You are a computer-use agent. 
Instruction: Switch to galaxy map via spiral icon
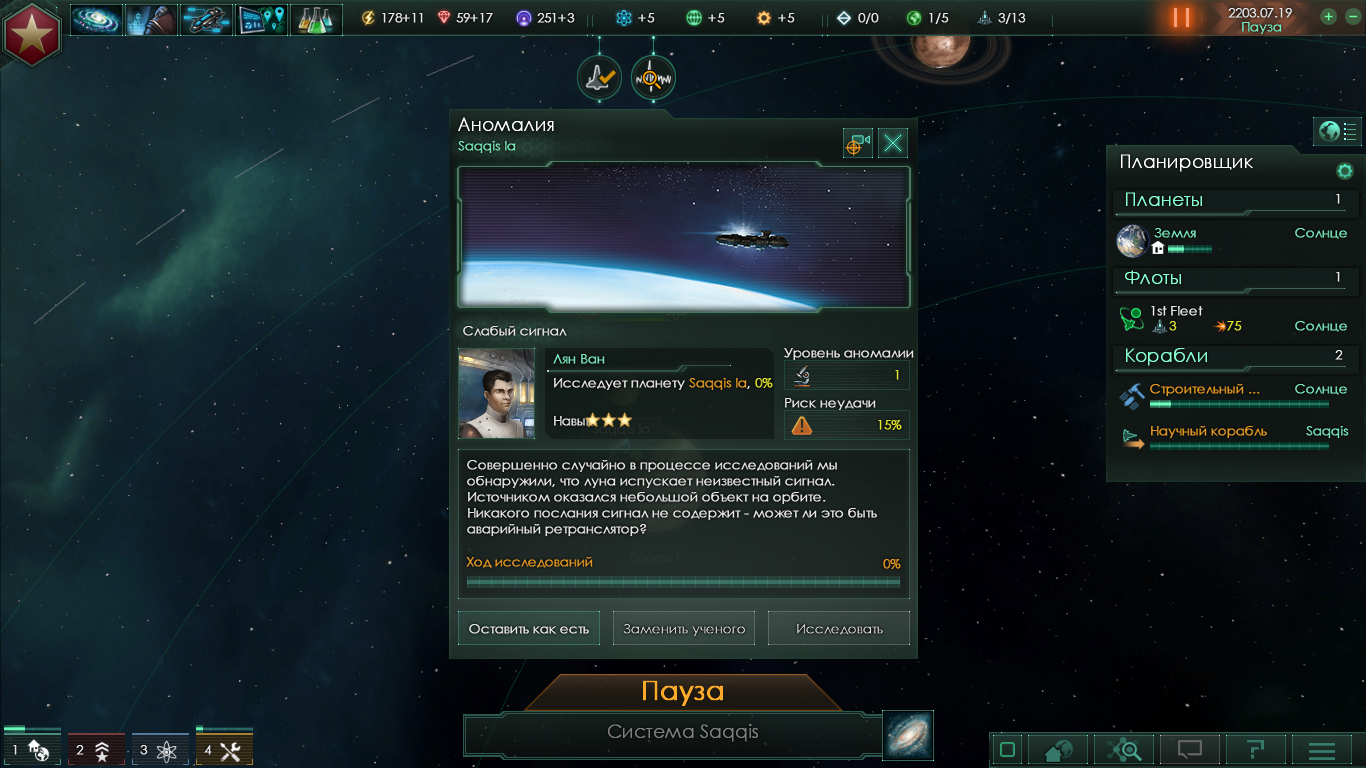pos(908,735)
